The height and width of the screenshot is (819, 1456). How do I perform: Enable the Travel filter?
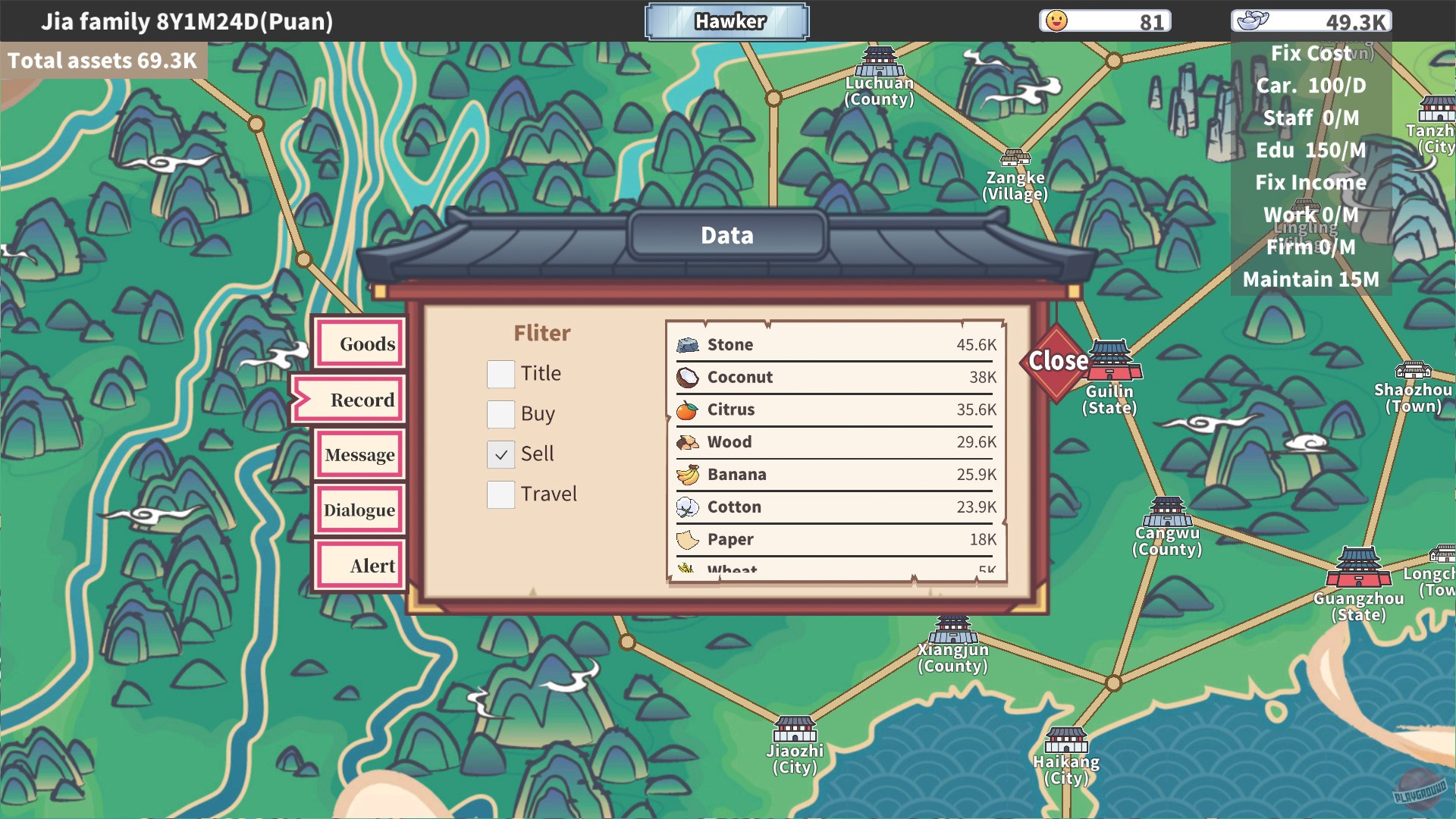tap(501, 494)
